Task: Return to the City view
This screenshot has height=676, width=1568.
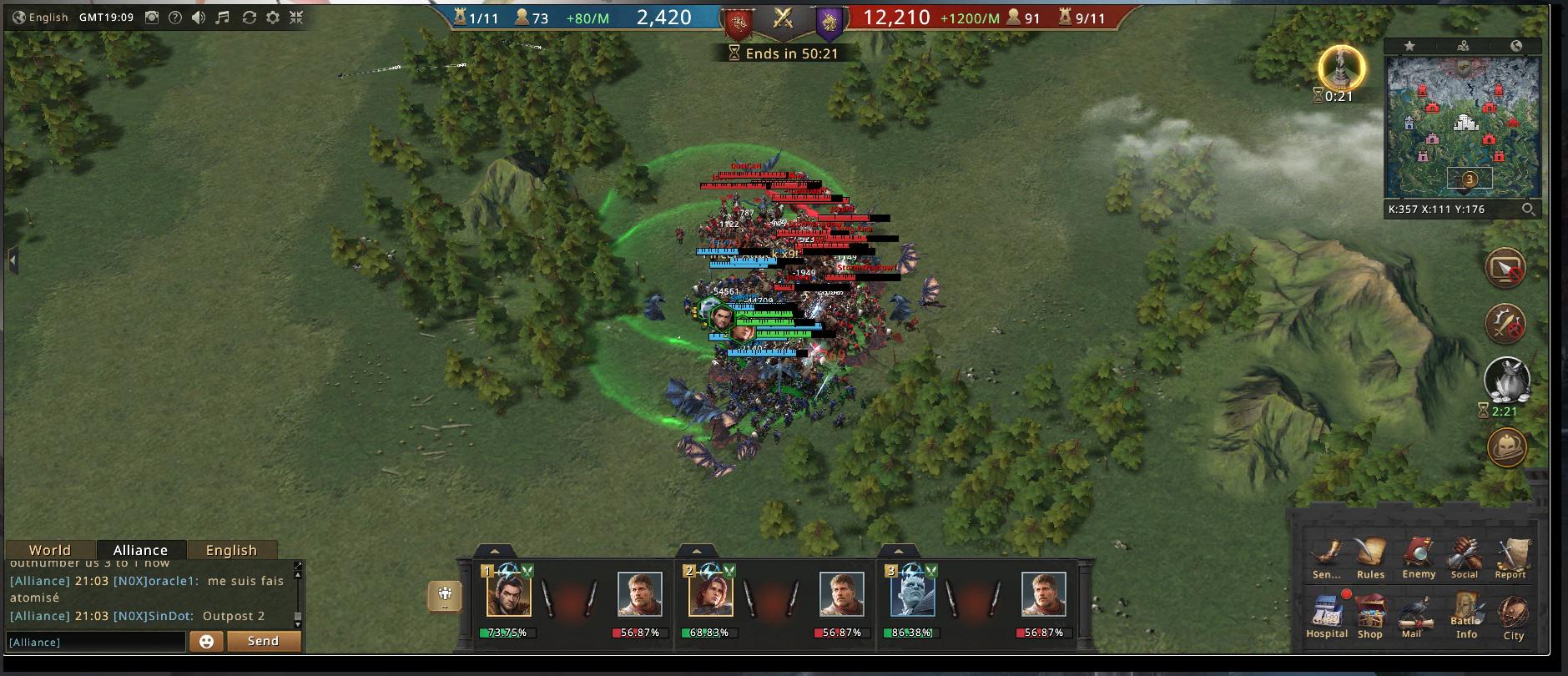Action: [x=1513, y=616]
